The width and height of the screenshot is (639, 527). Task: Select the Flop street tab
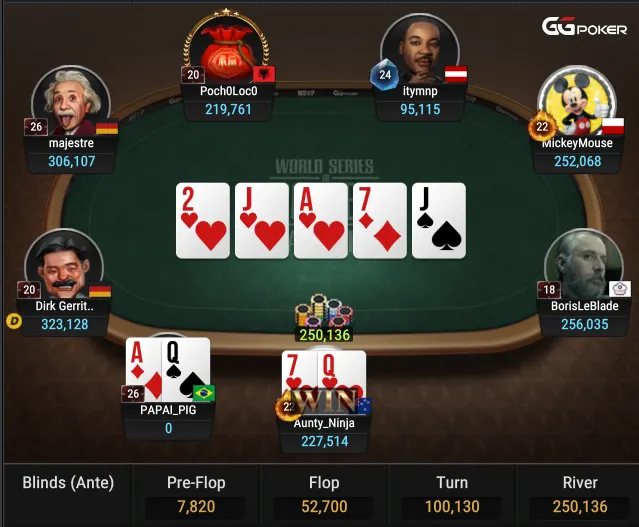click(x=324, y=494)
